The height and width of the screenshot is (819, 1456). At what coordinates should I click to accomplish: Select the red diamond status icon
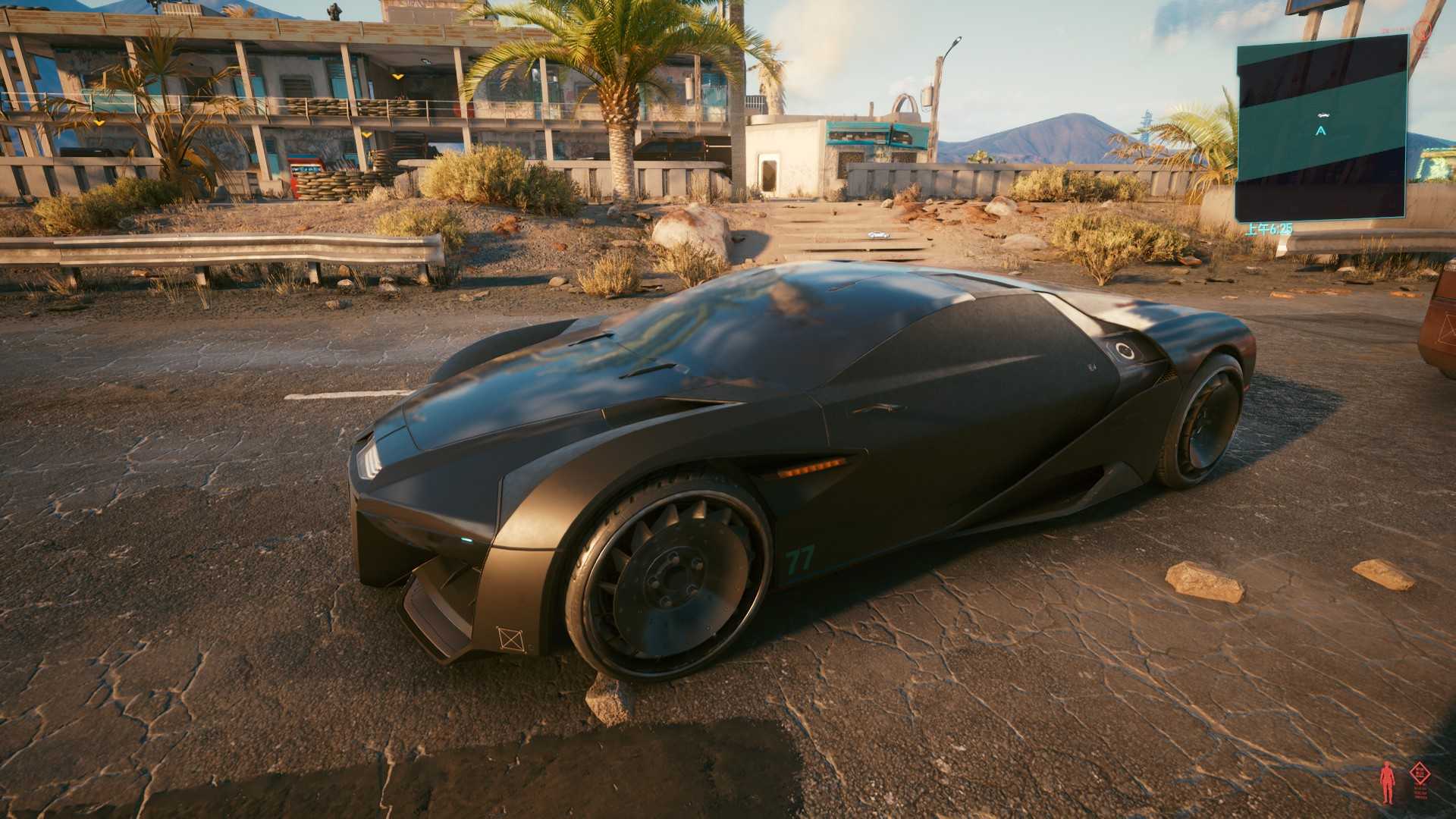pos(1420,774)
